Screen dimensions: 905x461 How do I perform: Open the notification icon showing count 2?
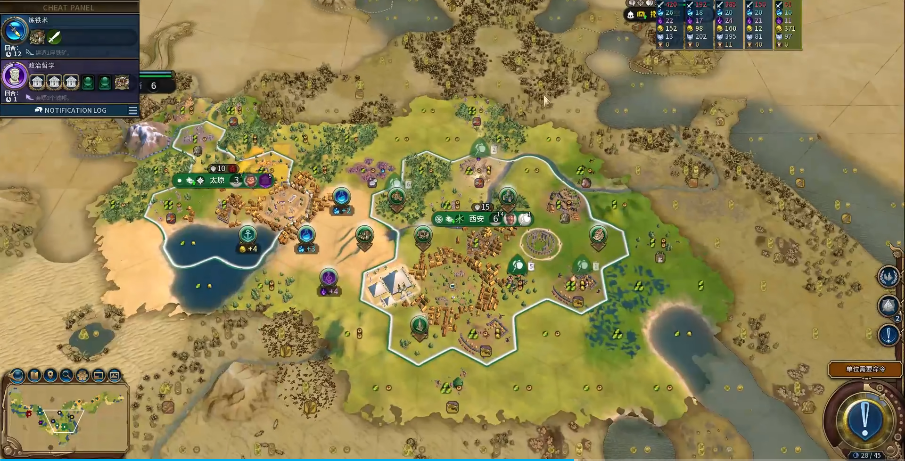click(x=888, y=306)
